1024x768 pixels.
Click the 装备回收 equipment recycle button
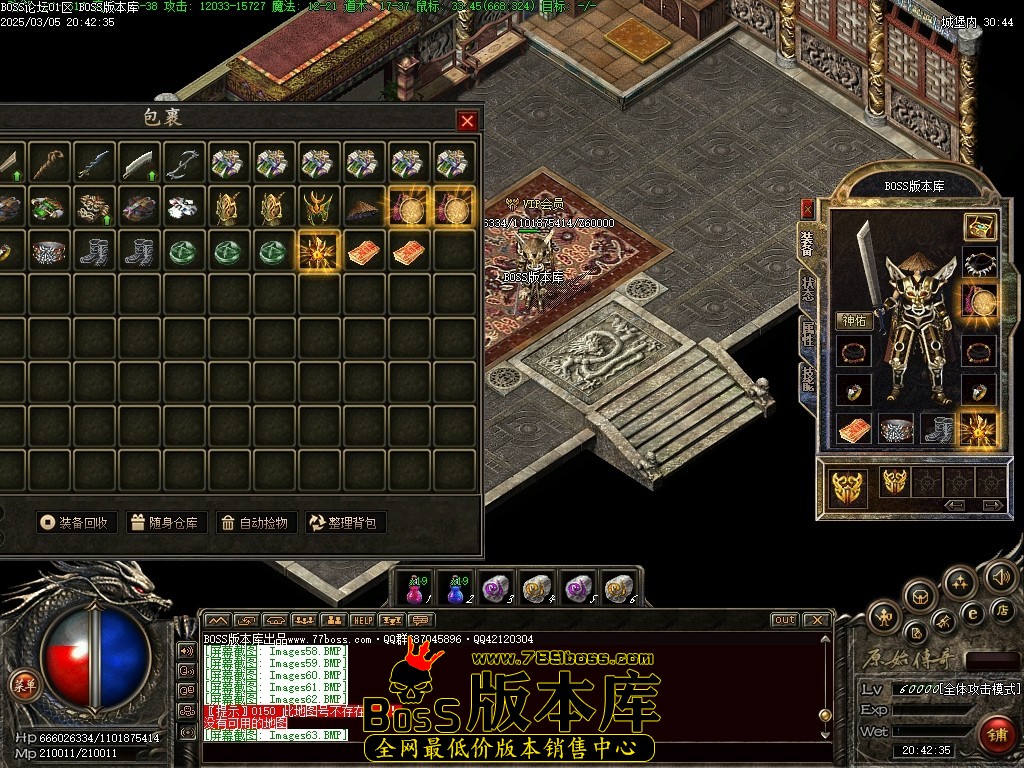coord(77,522)
